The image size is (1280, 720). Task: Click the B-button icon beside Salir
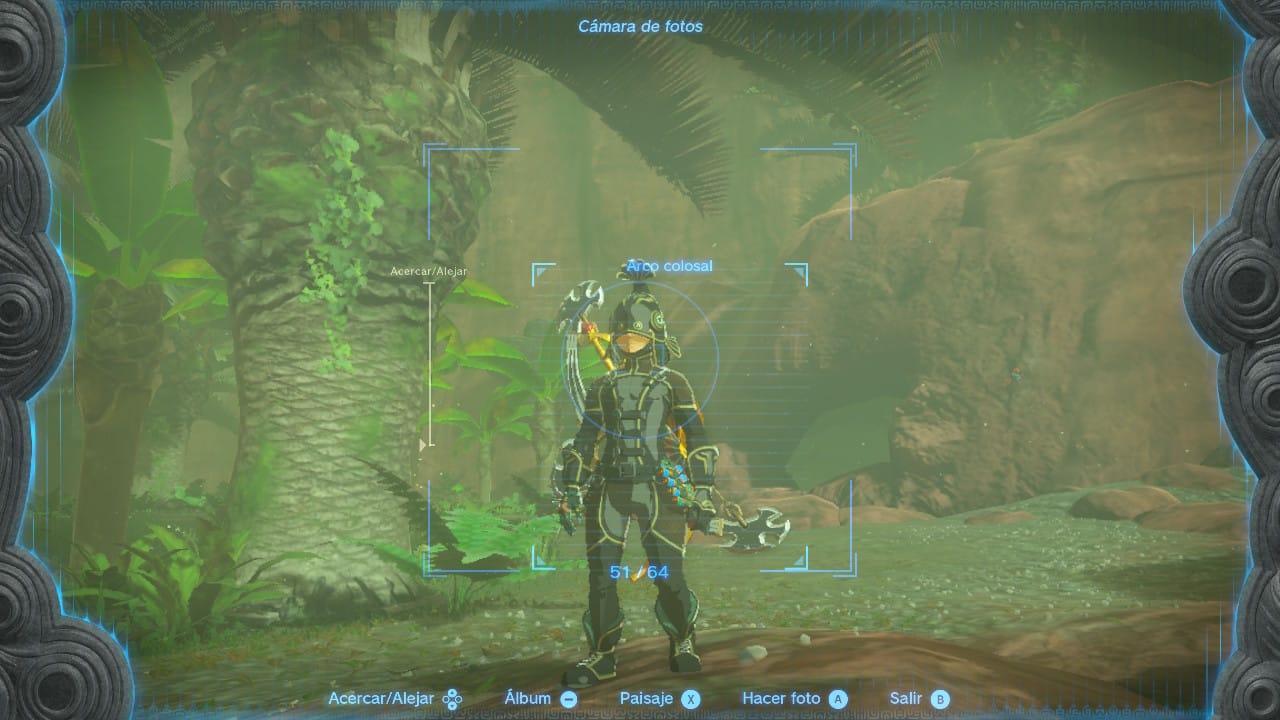938,698
